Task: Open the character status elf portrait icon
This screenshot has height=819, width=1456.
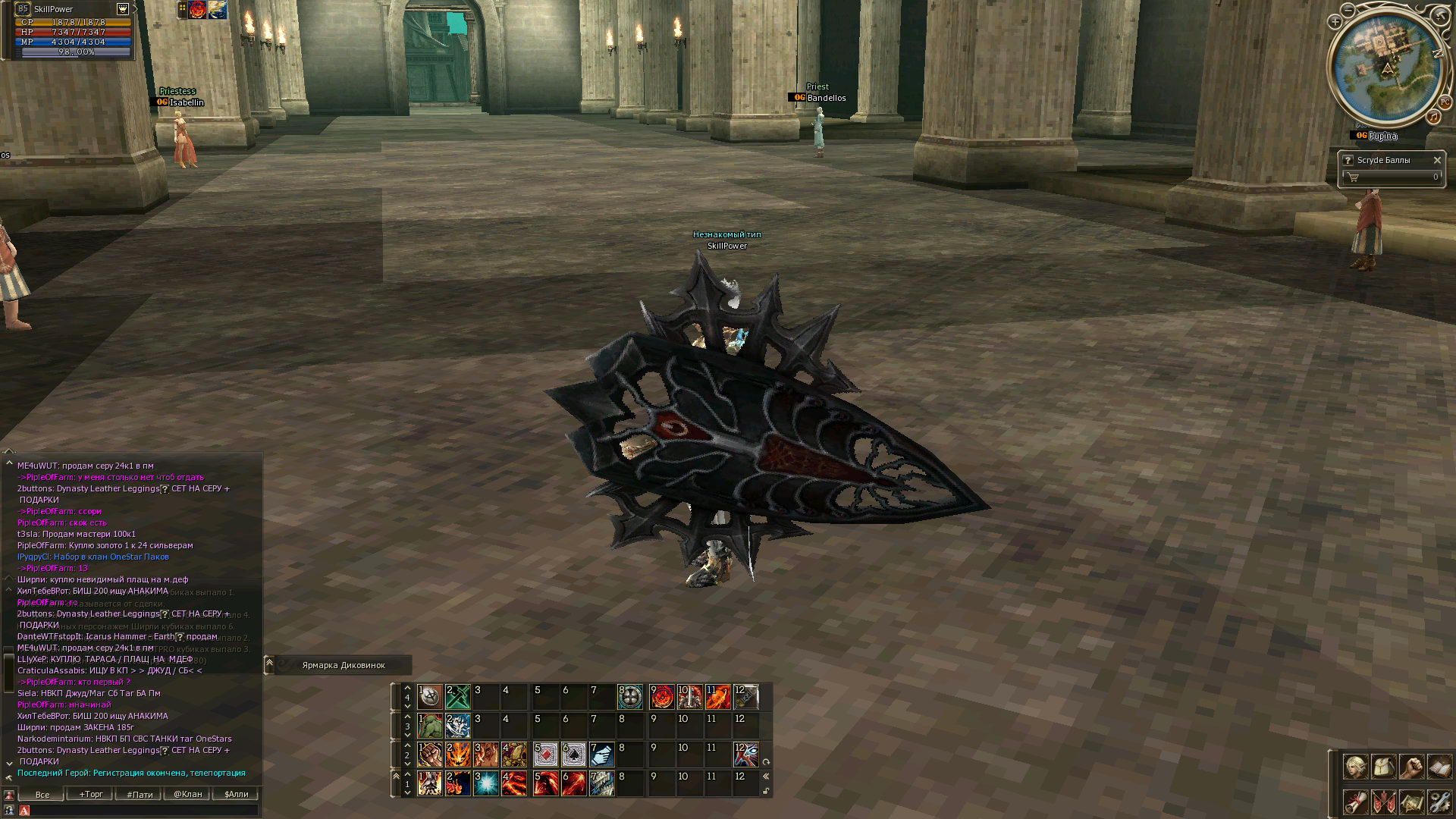Action: (1355, 767)
